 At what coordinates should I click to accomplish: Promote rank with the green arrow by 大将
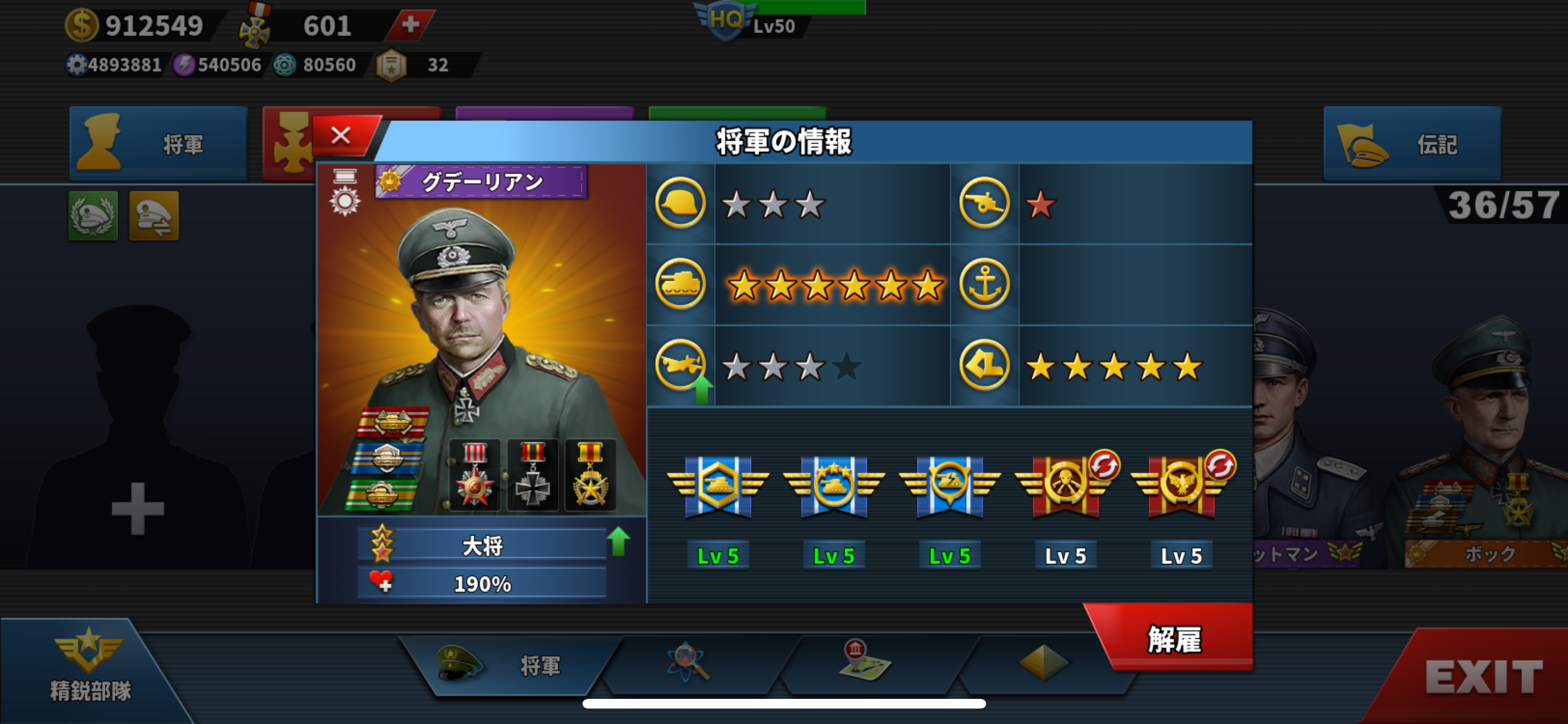[x=619, y=541]
